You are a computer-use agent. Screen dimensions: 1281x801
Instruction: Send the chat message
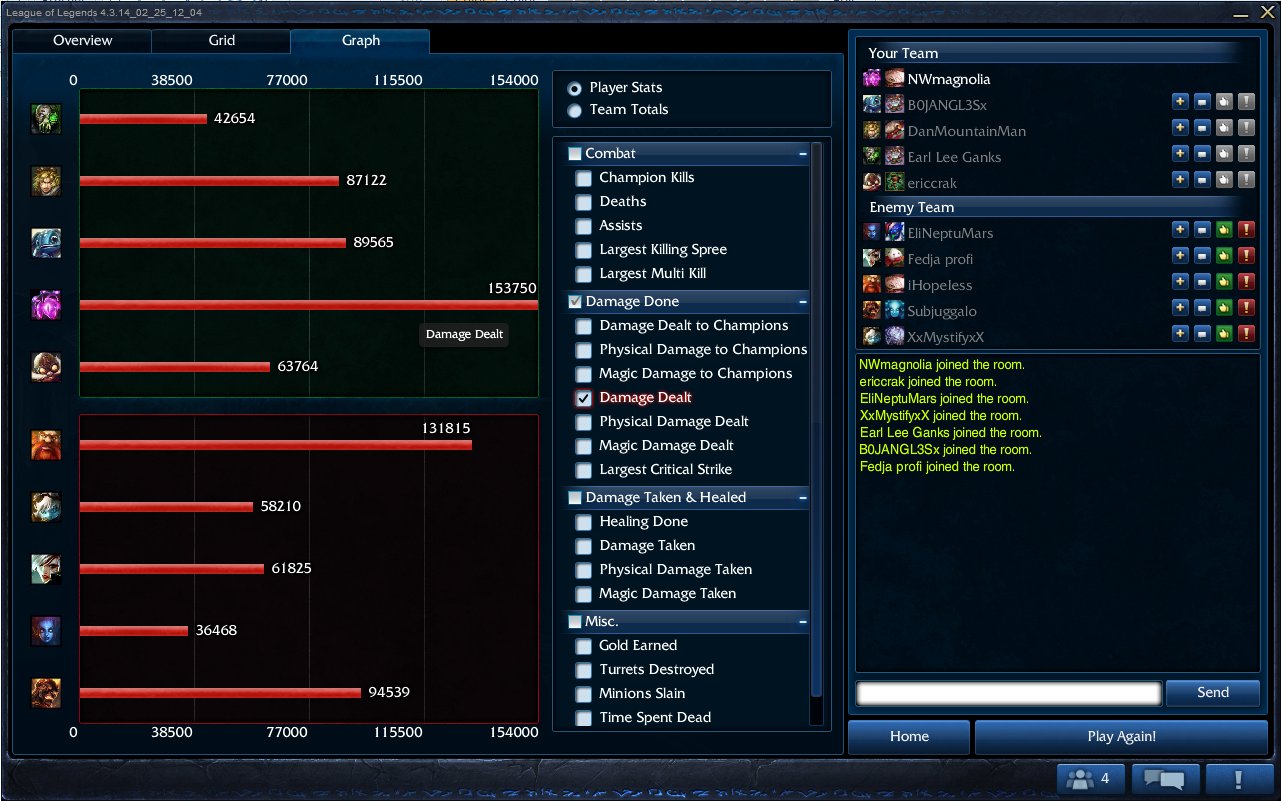pos(1212,693)
